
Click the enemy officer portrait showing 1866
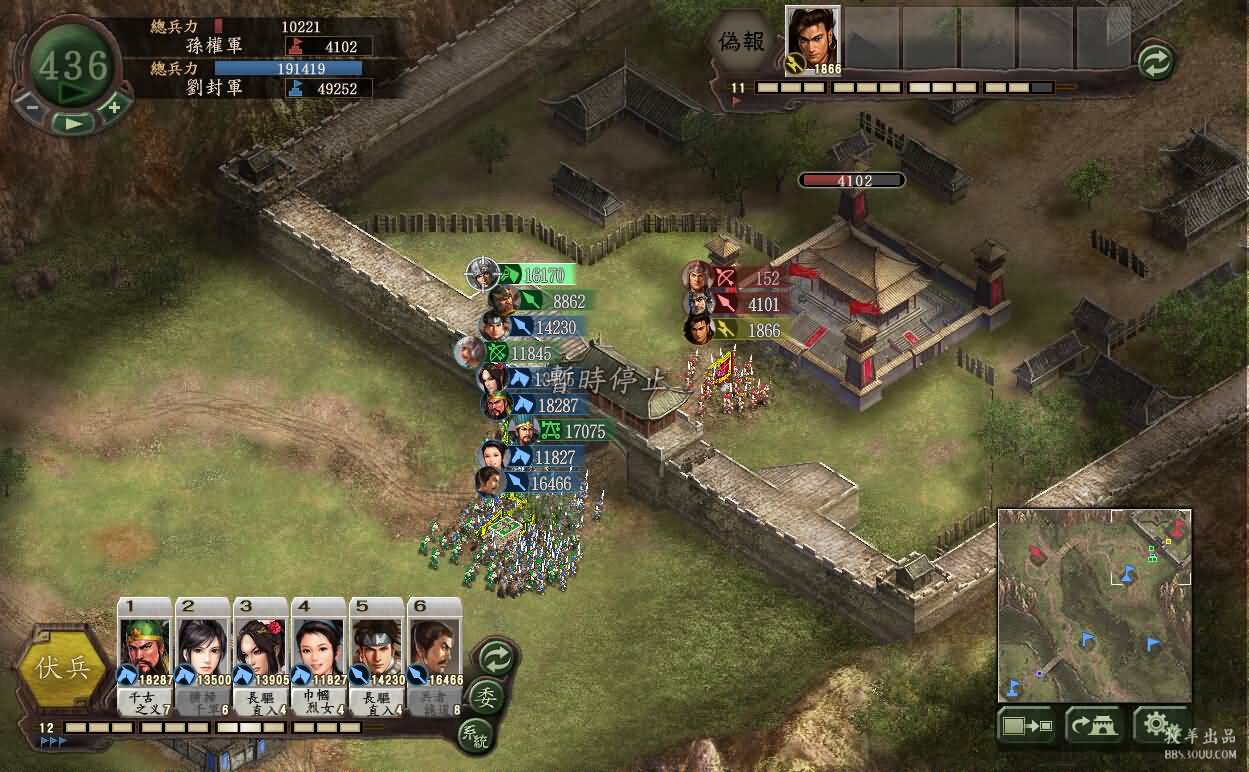[x=812, y=40]
